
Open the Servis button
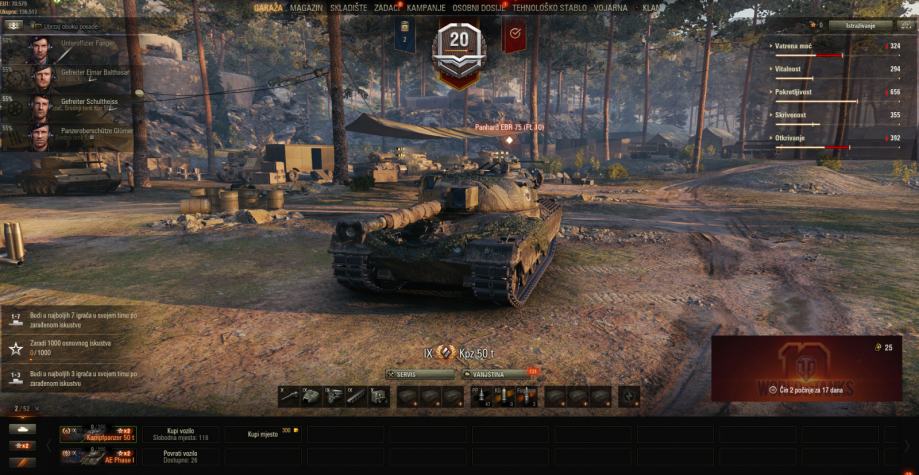[x=420, y=375]
